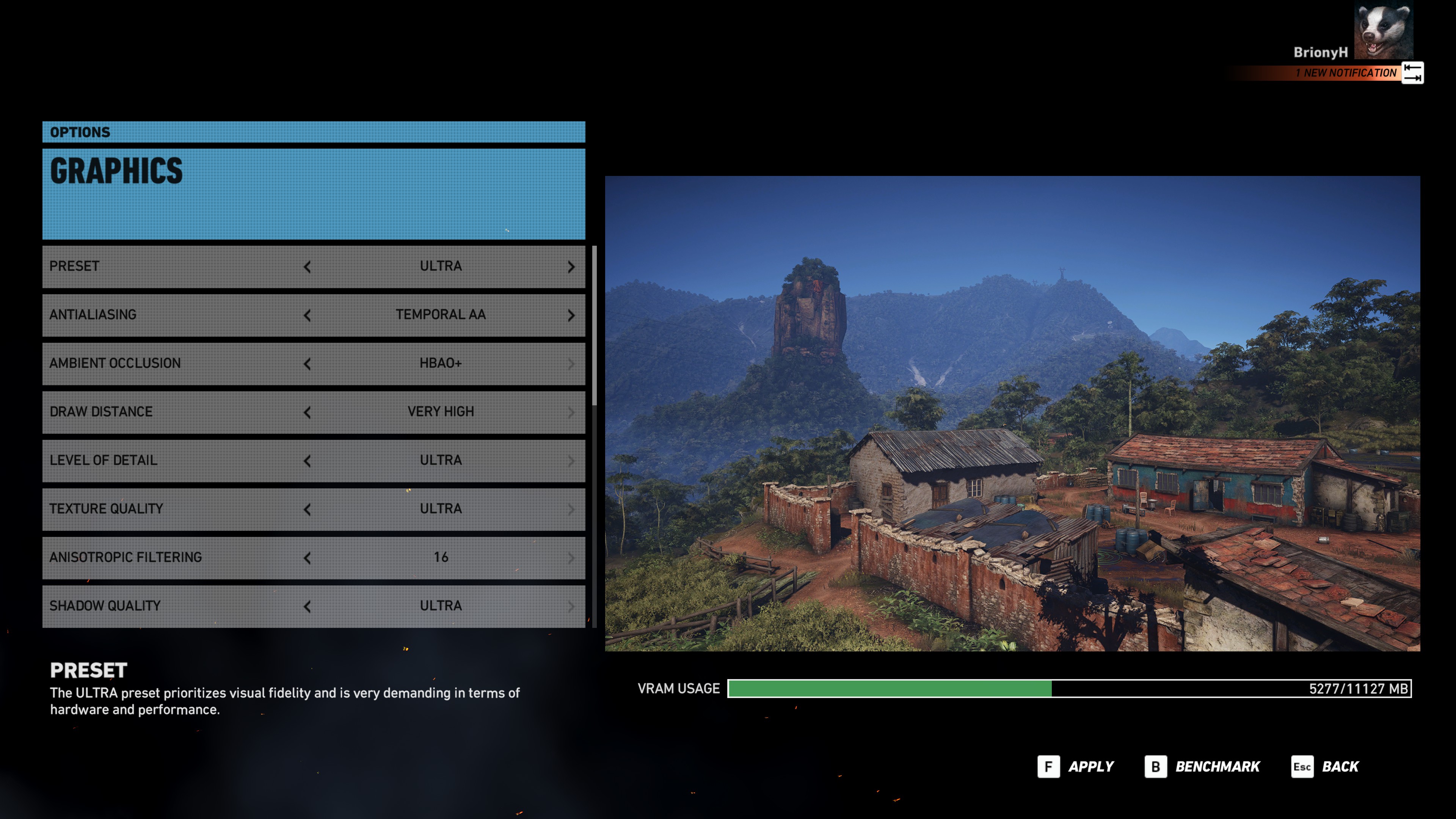Advance Antialiasing with its right arrow
Image resolution: width=1456 pixels, height=819 pixels.
[x=571, y=315]
